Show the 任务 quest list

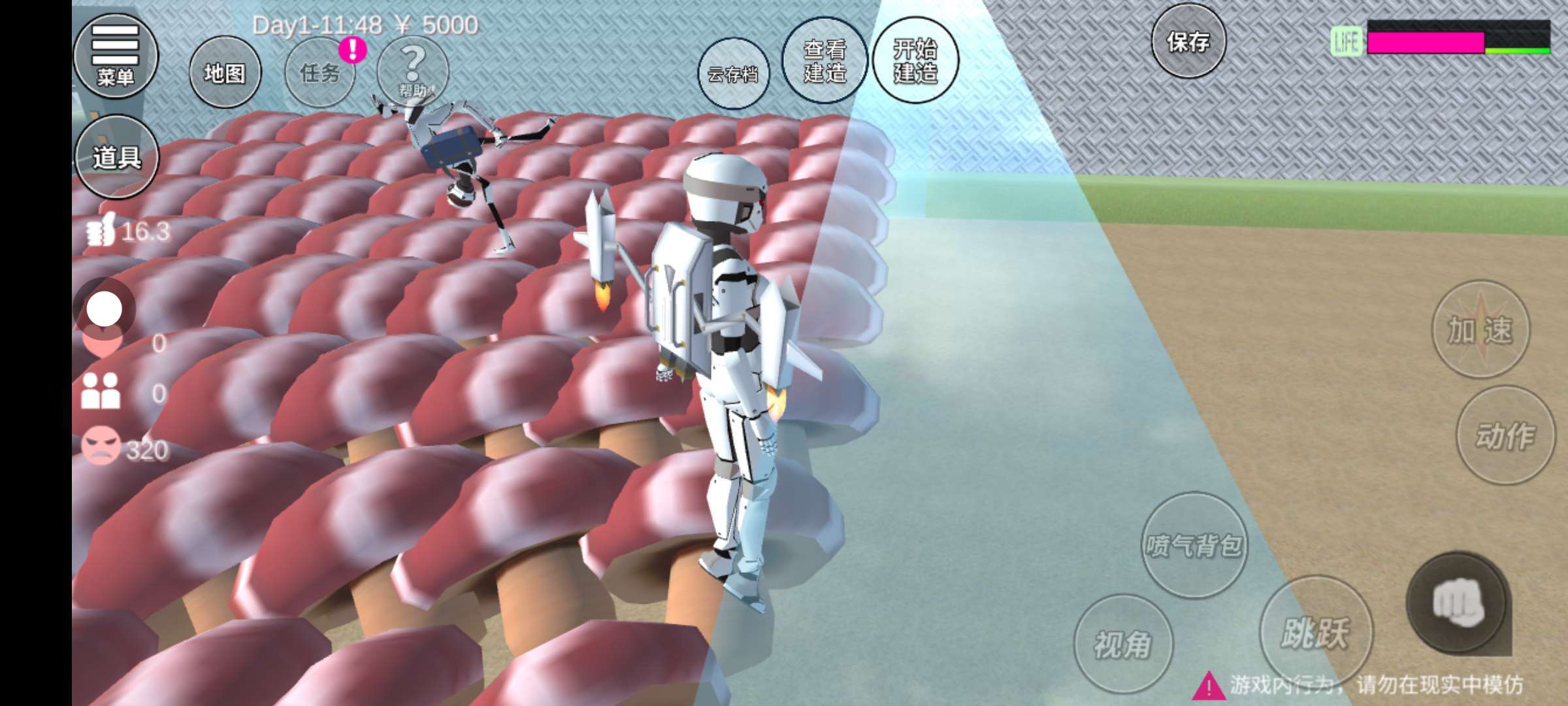coord(320,73)
